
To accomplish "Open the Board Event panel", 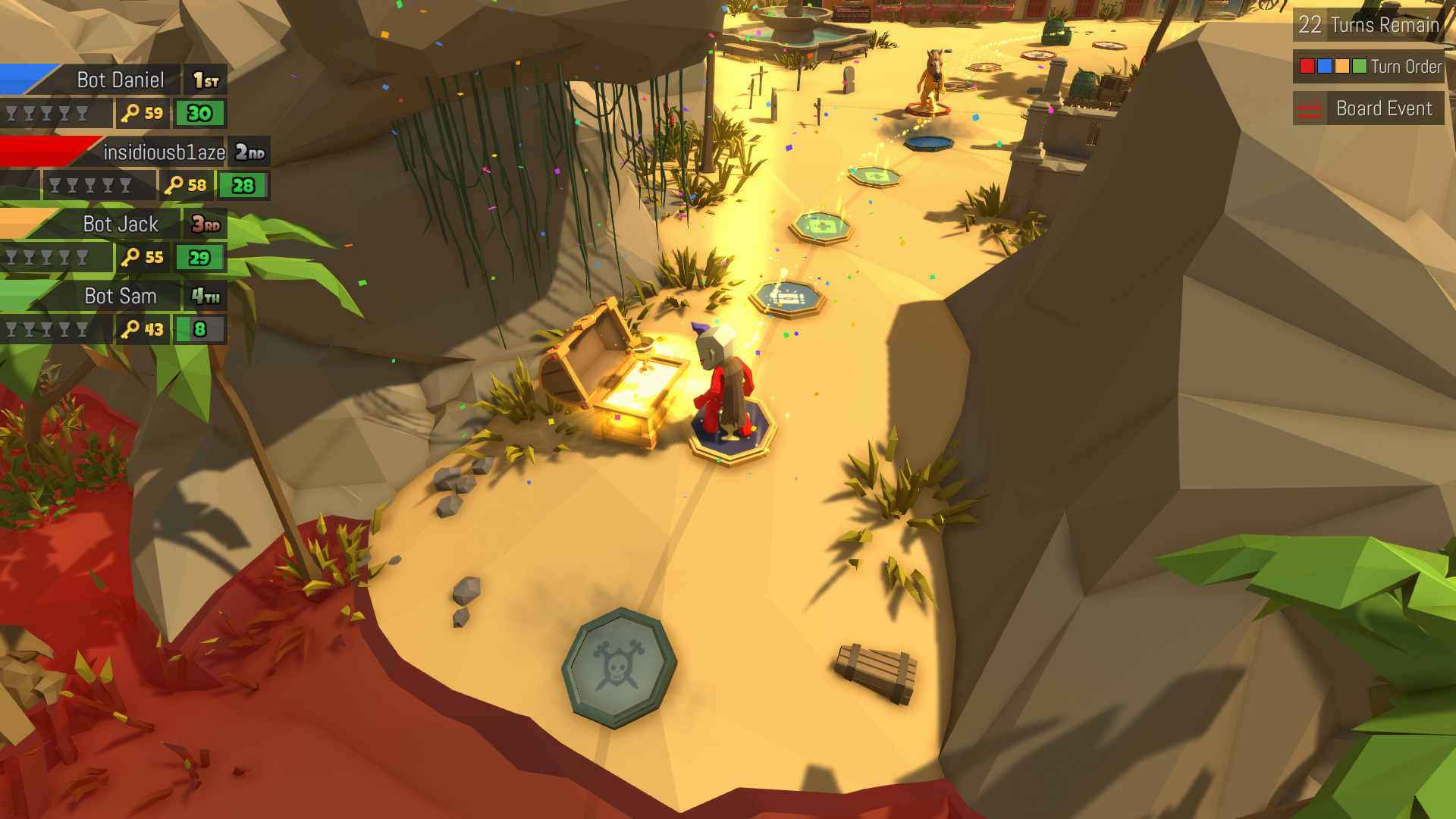I will (1369, 108).
